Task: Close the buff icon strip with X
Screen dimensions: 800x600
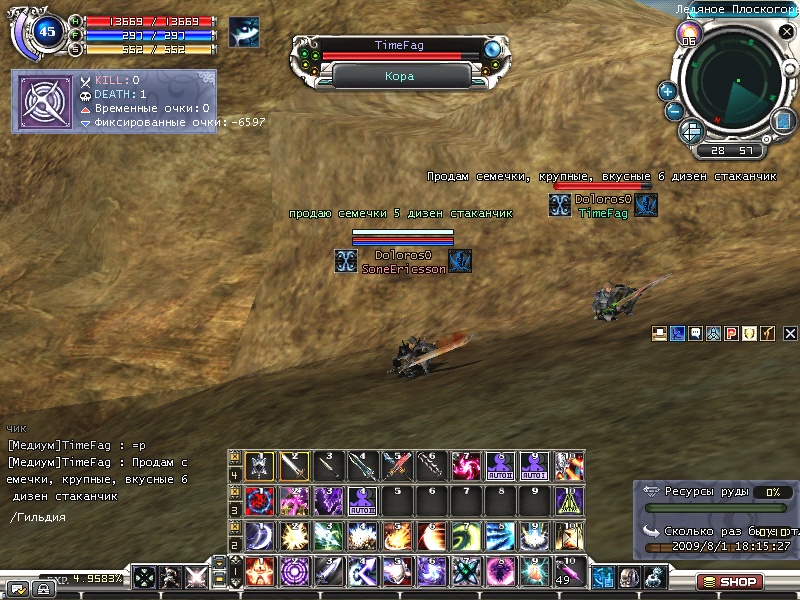Action: (x=790, y=334)
